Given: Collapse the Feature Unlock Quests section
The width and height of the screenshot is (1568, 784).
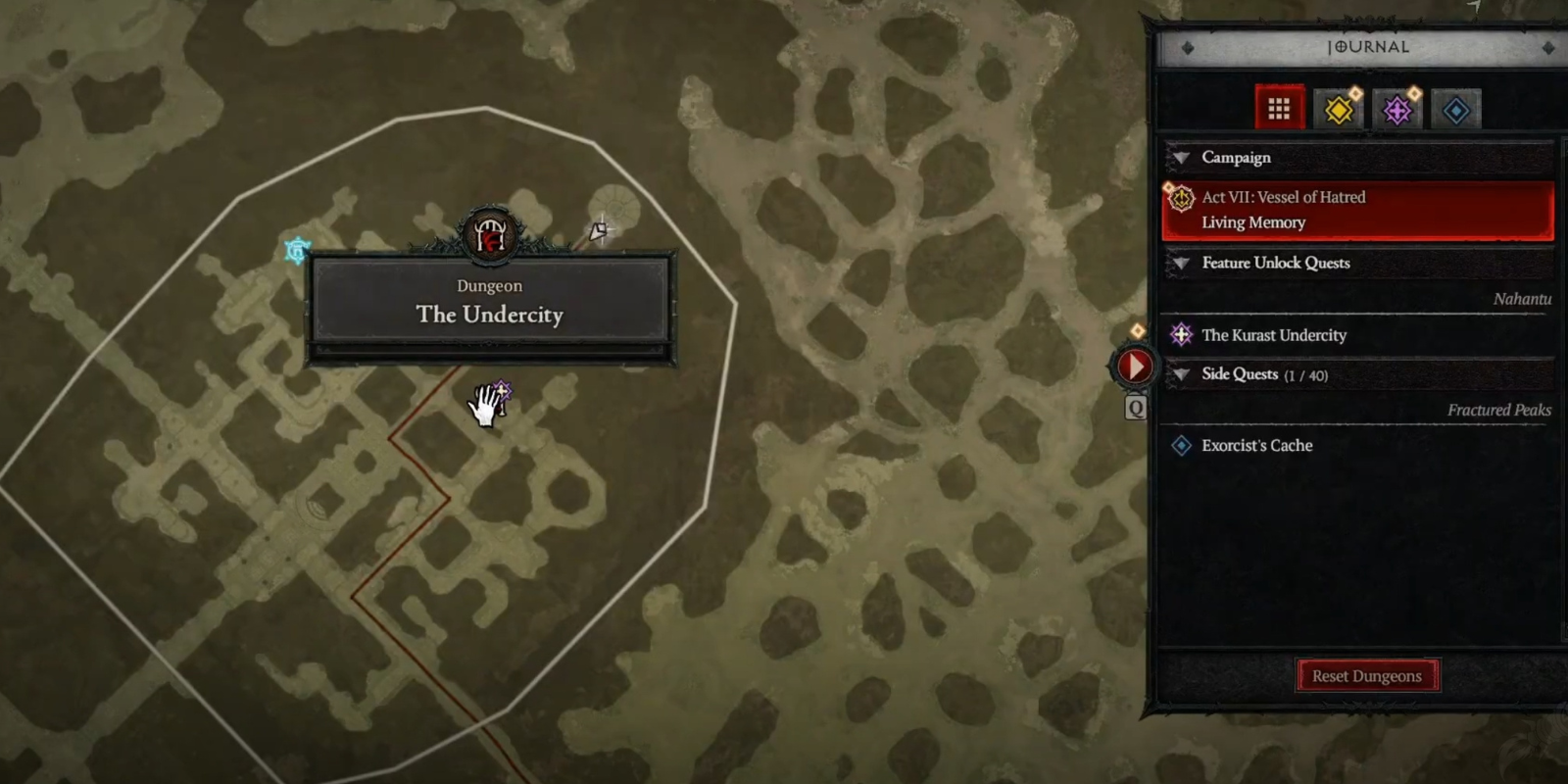Looking at the screenshot, I should point(1182,263).
